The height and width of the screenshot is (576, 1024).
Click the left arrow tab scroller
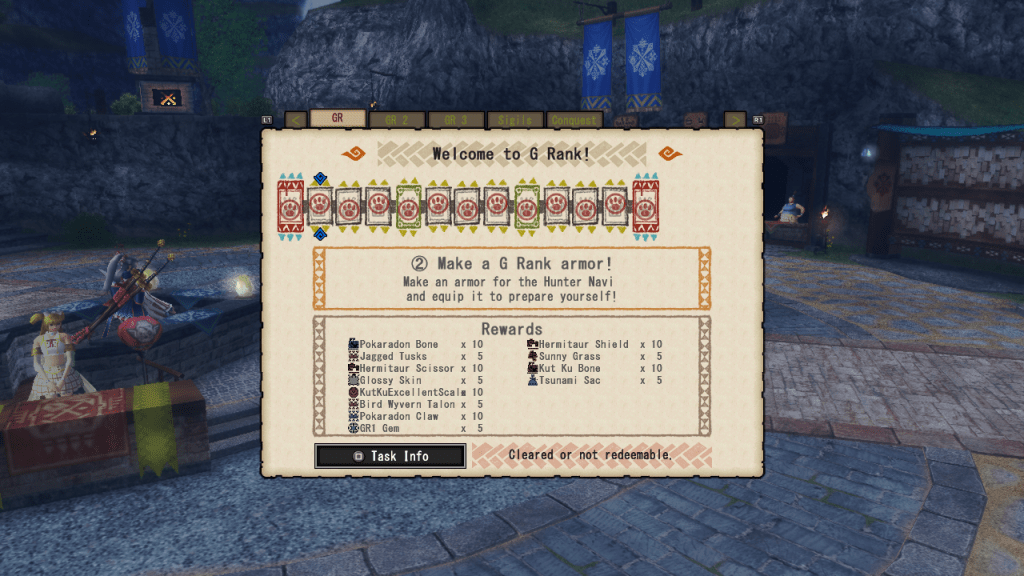295,119
